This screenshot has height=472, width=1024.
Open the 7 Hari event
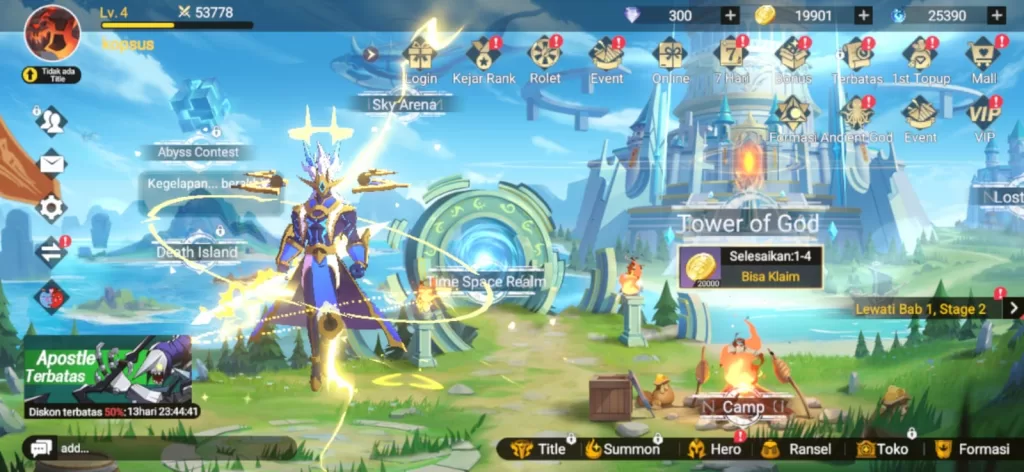coord(731,58)
